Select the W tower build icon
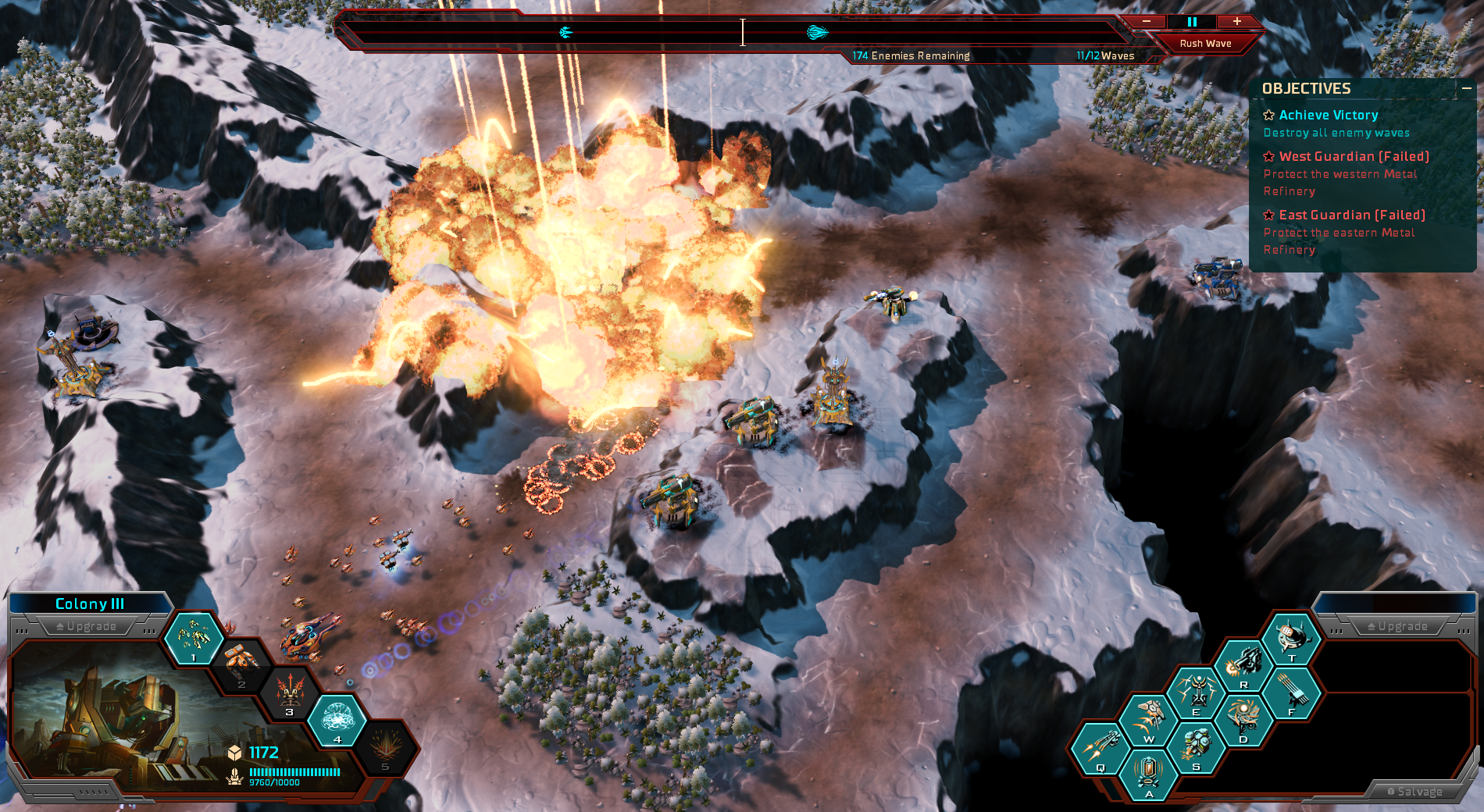Image resolution: width=1484 pixels, height=812 pixels. pyautogui.click(x=1148, y=720)
